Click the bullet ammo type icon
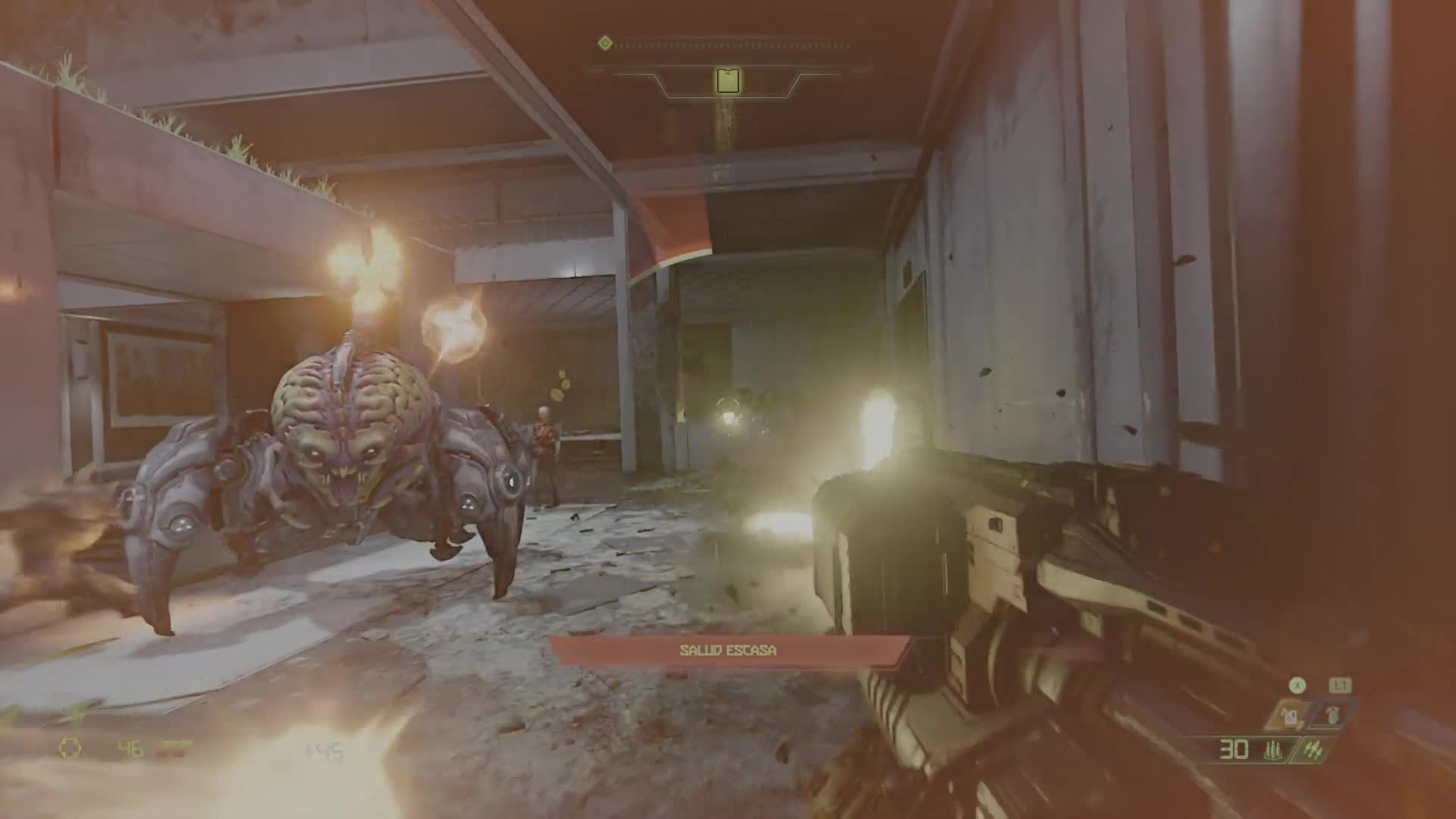1456x819 pixels. pyautogui.click(x=1272, y=751)
